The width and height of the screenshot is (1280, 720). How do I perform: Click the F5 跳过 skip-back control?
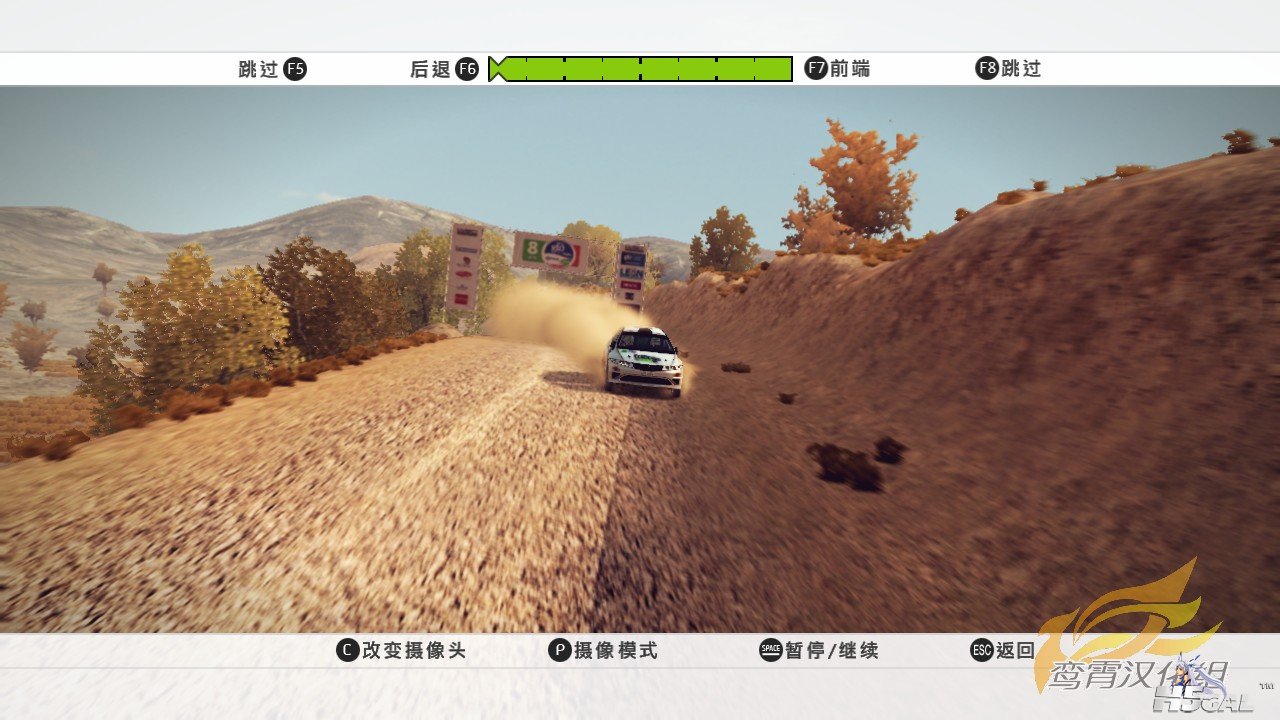click(x=272, y=69)
